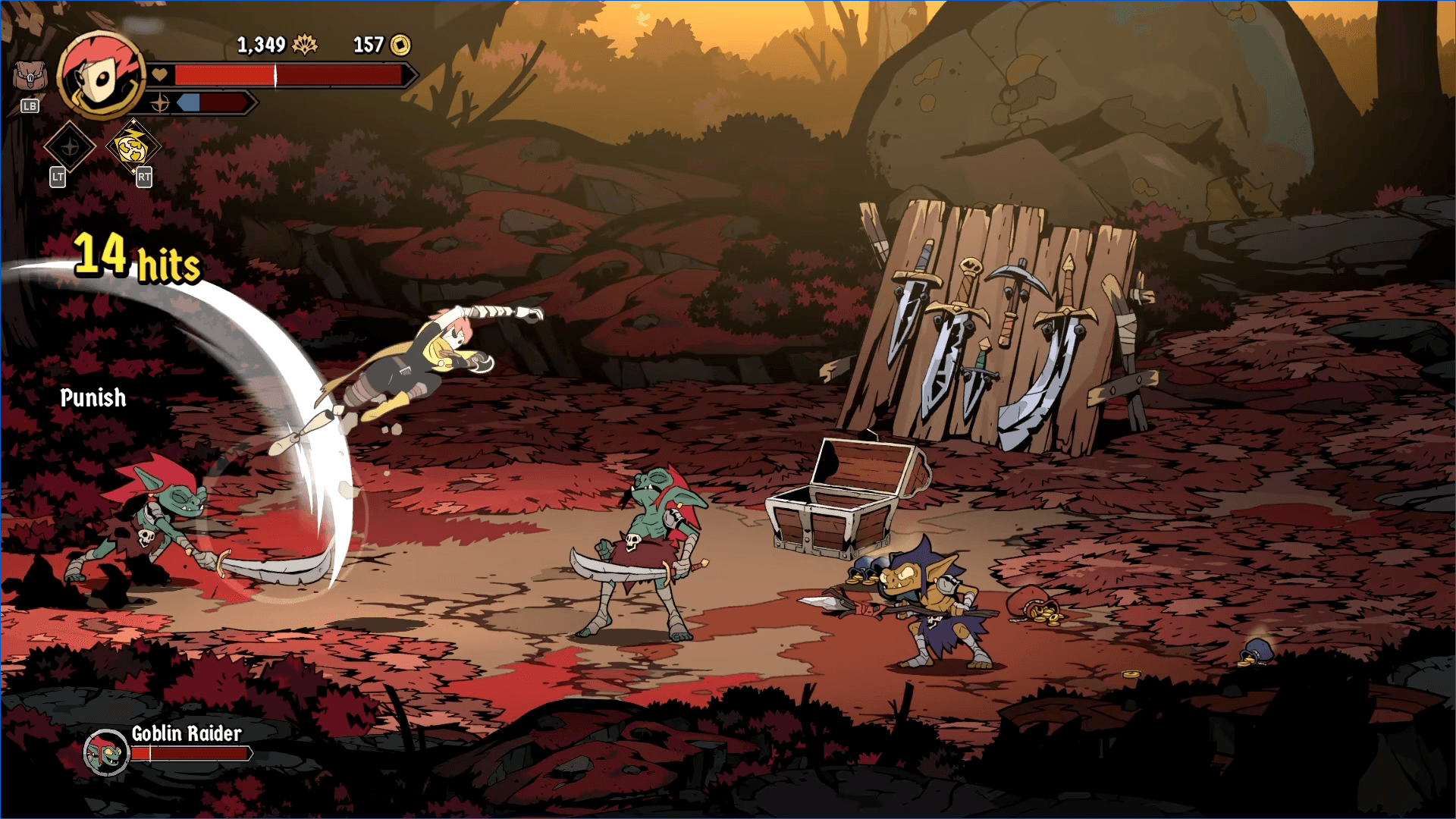
Task: Click the Goblin Raider enemy portrait
Action: (106, 752)
